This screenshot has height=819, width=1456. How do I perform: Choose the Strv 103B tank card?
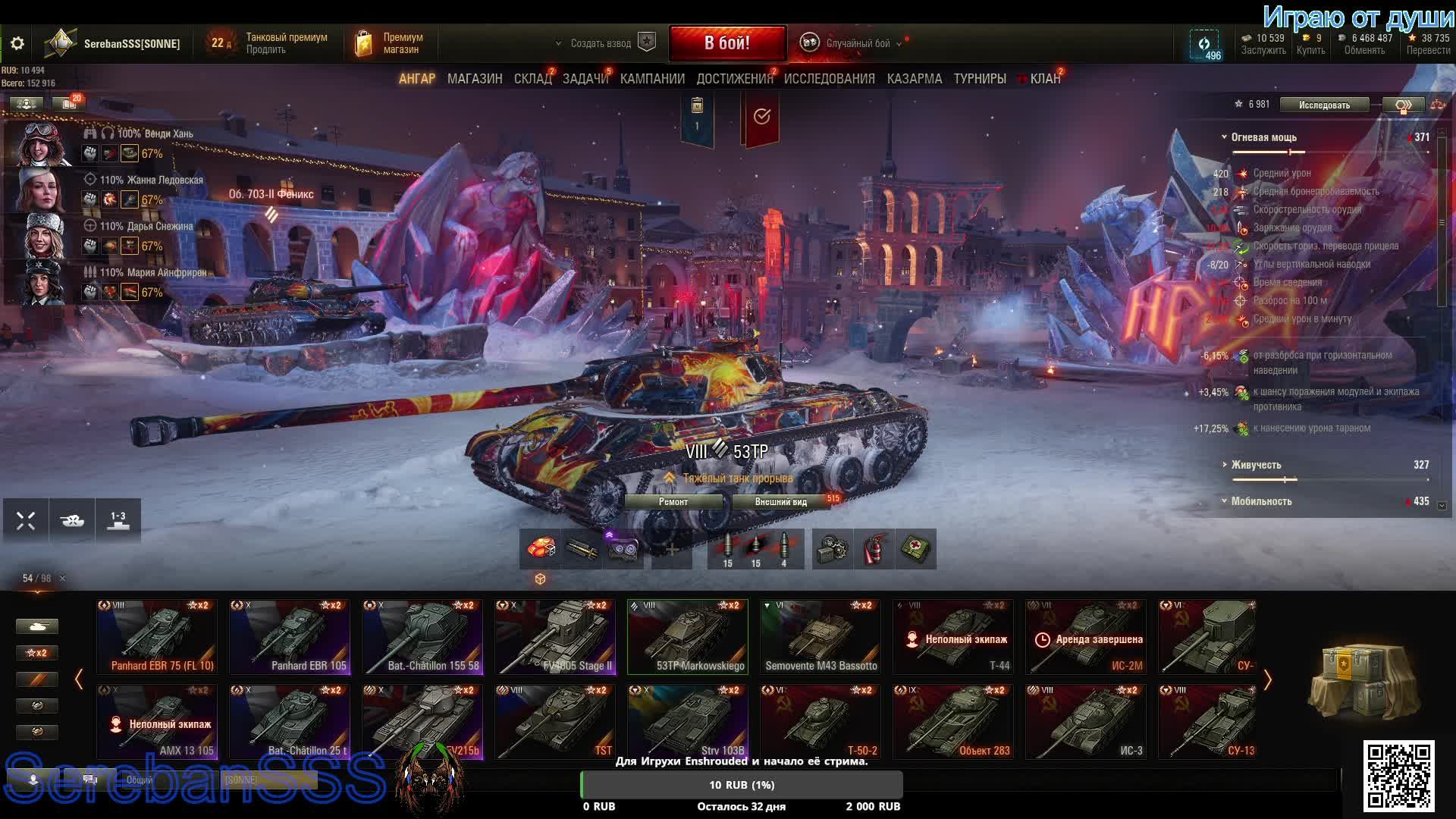coord(688,722)
